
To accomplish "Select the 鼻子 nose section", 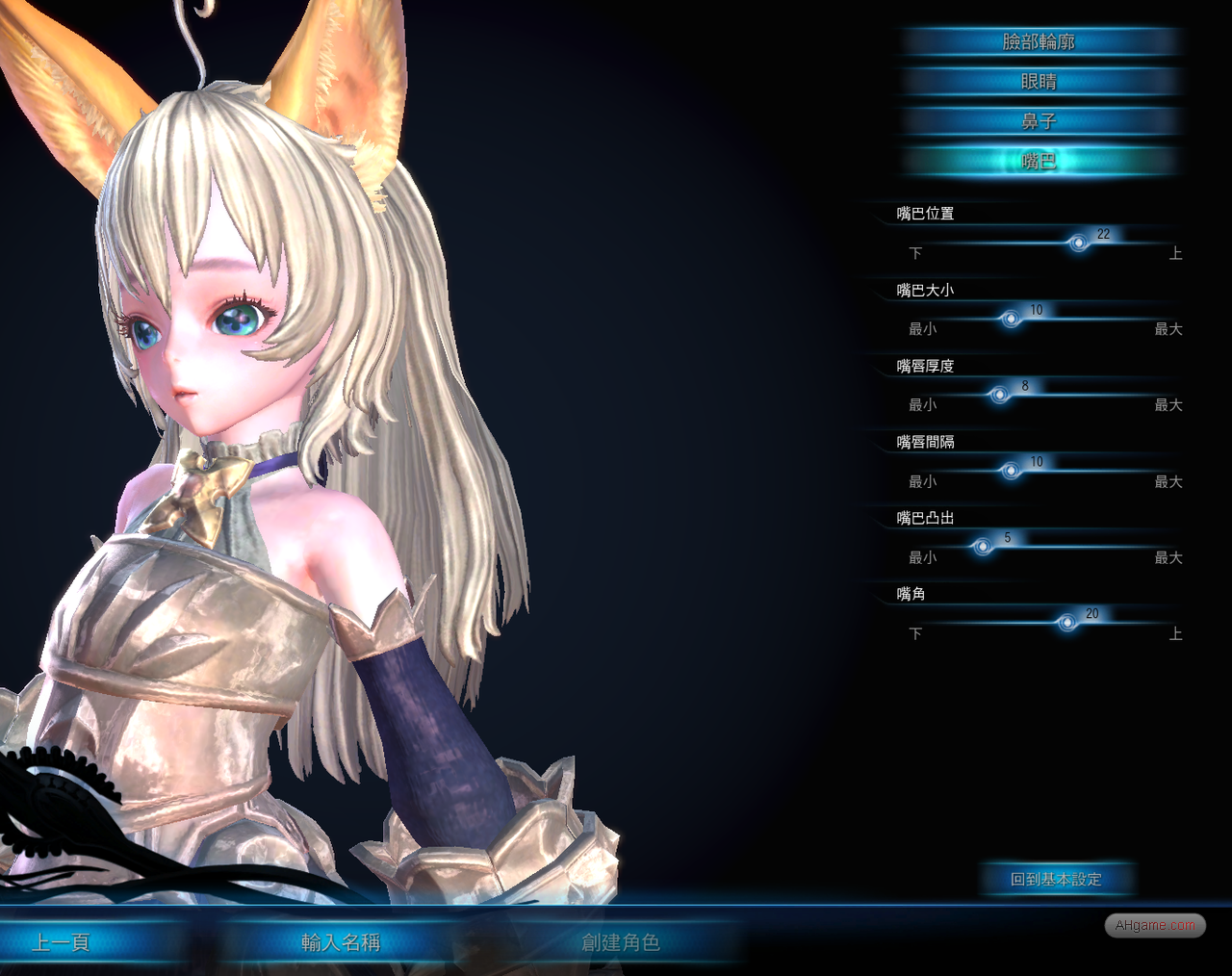I will coord(1039,121).
